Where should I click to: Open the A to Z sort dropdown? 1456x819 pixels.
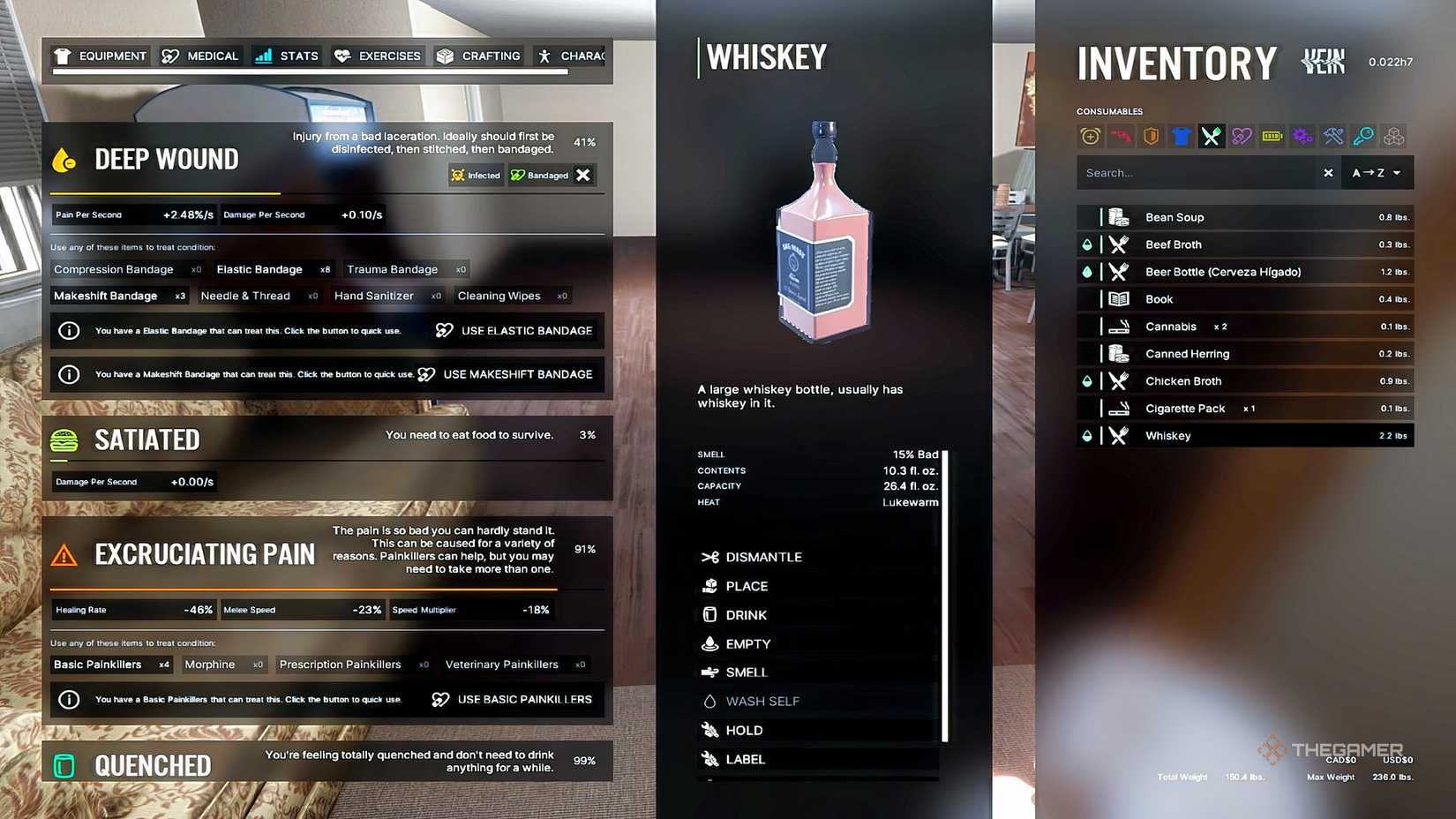[x=1377, y=172]
